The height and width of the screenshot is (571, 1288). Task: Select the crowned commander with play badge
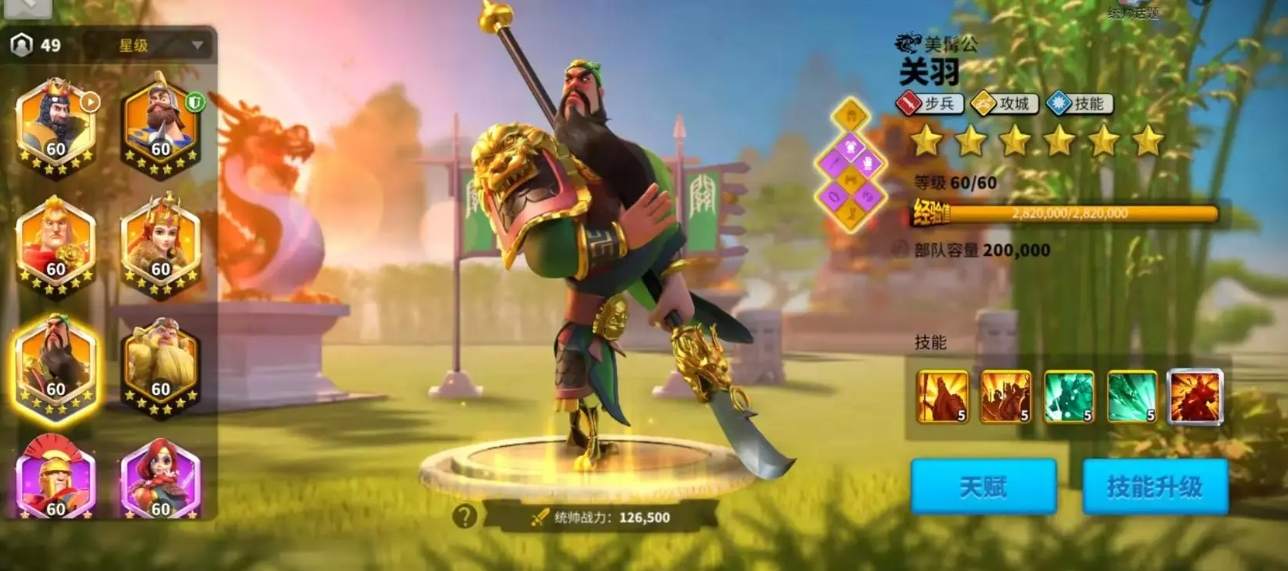[56, 127]
